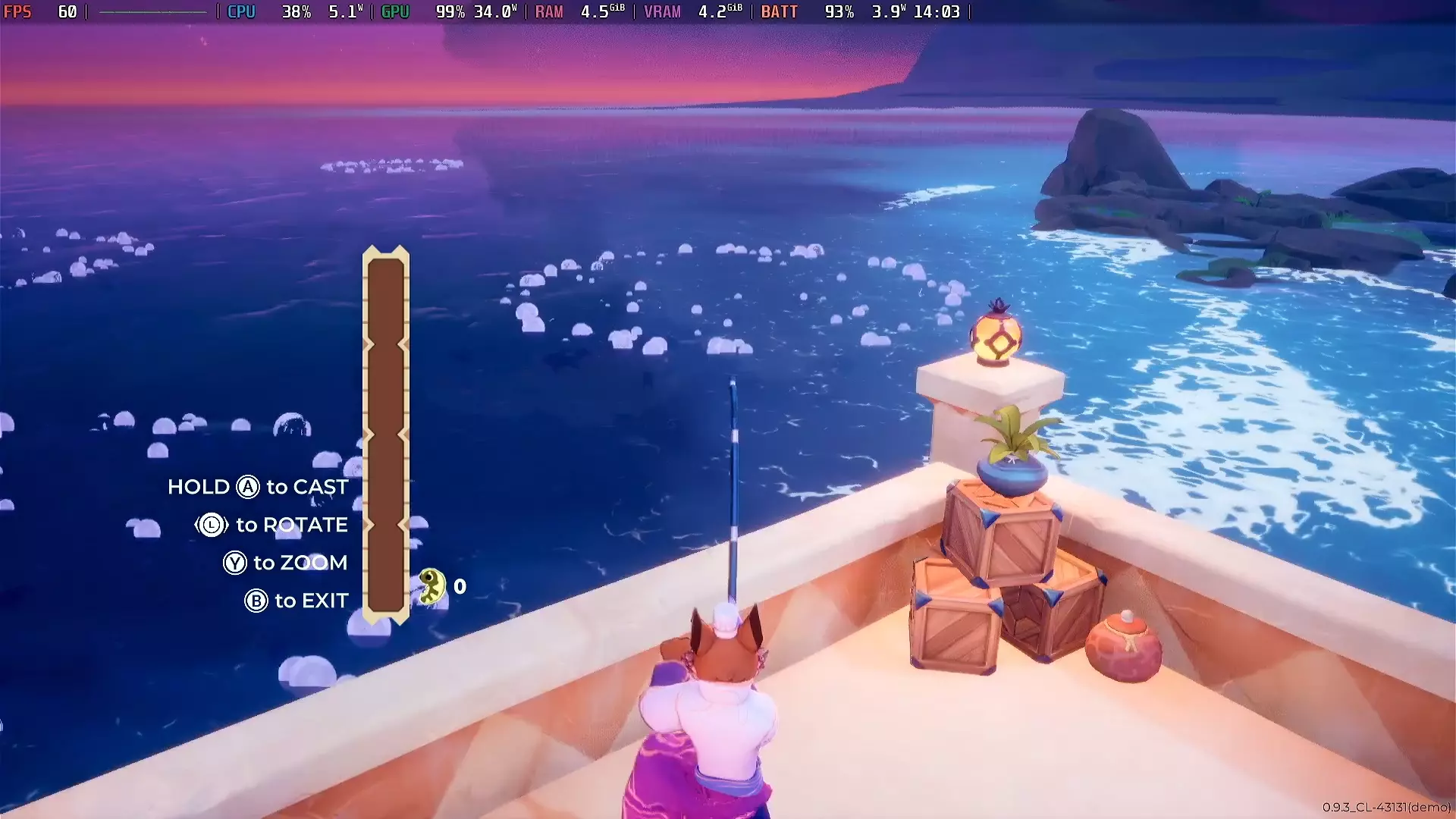Select the L stick rotate icon
The width and height of the screenshot is (1456, 819).
tap(211, 525)
